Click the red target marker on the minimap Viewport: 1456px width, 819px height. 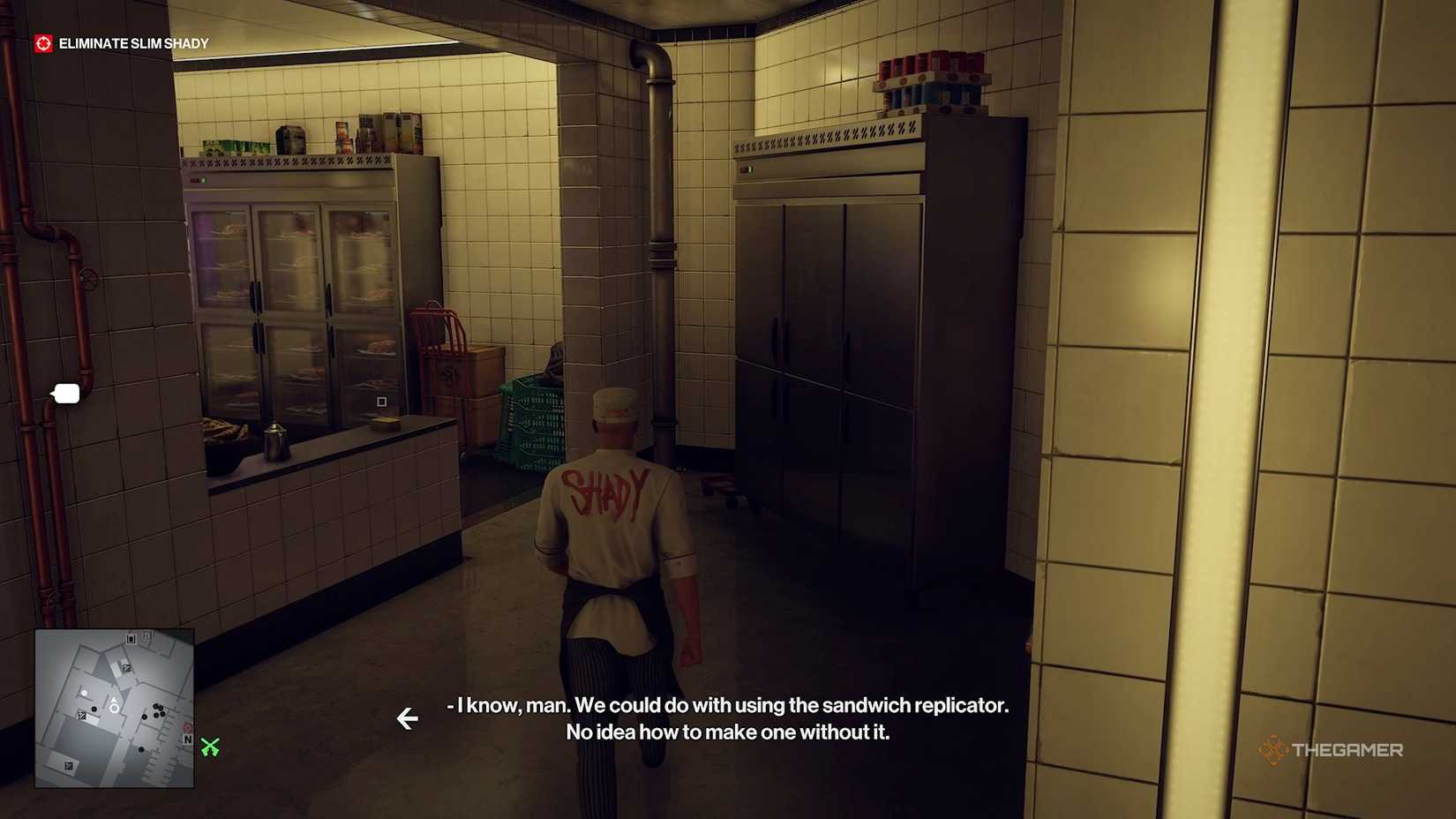[x=187, y=727]
